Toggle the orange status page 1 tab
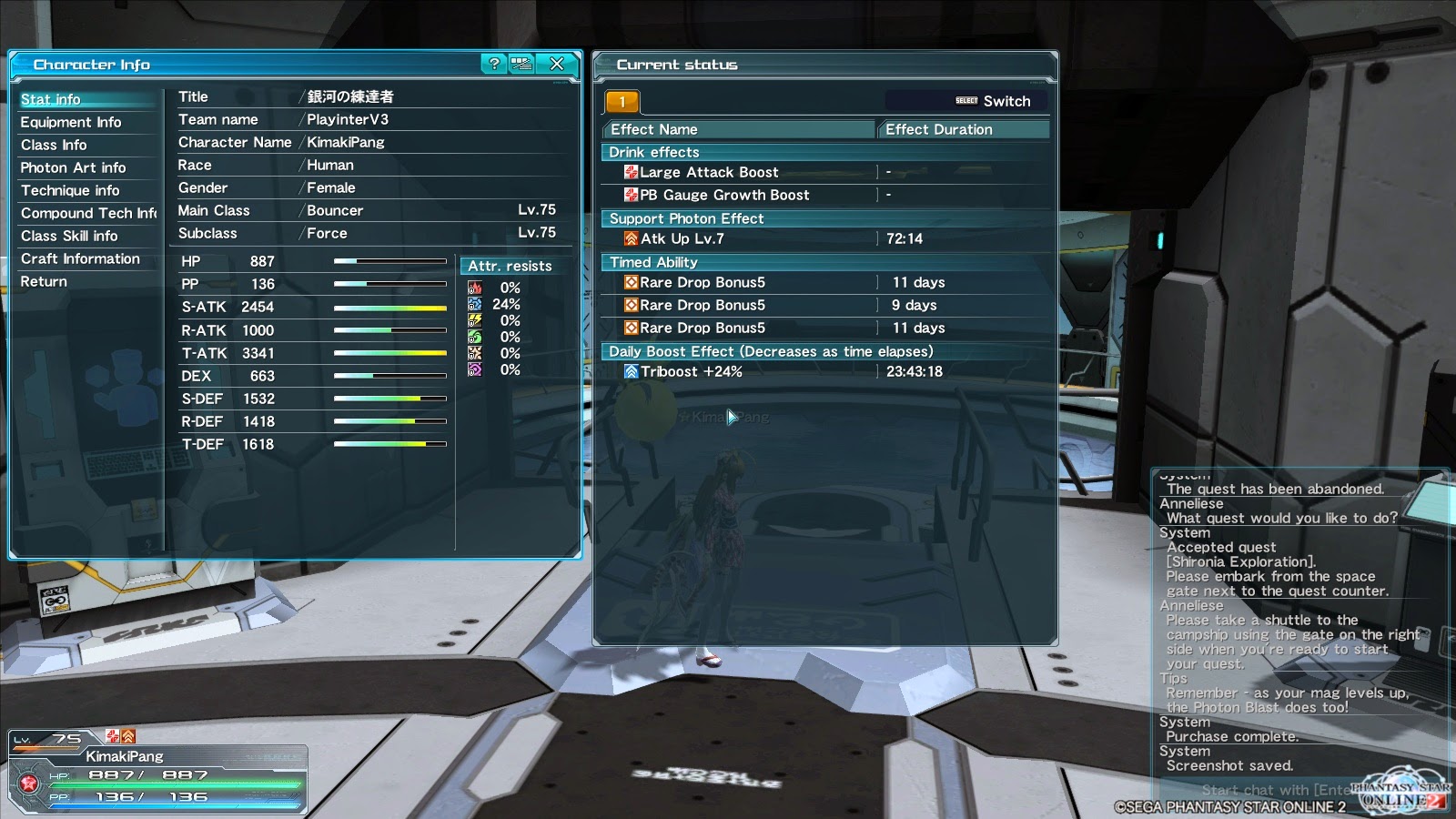 [x=622, y=101]
